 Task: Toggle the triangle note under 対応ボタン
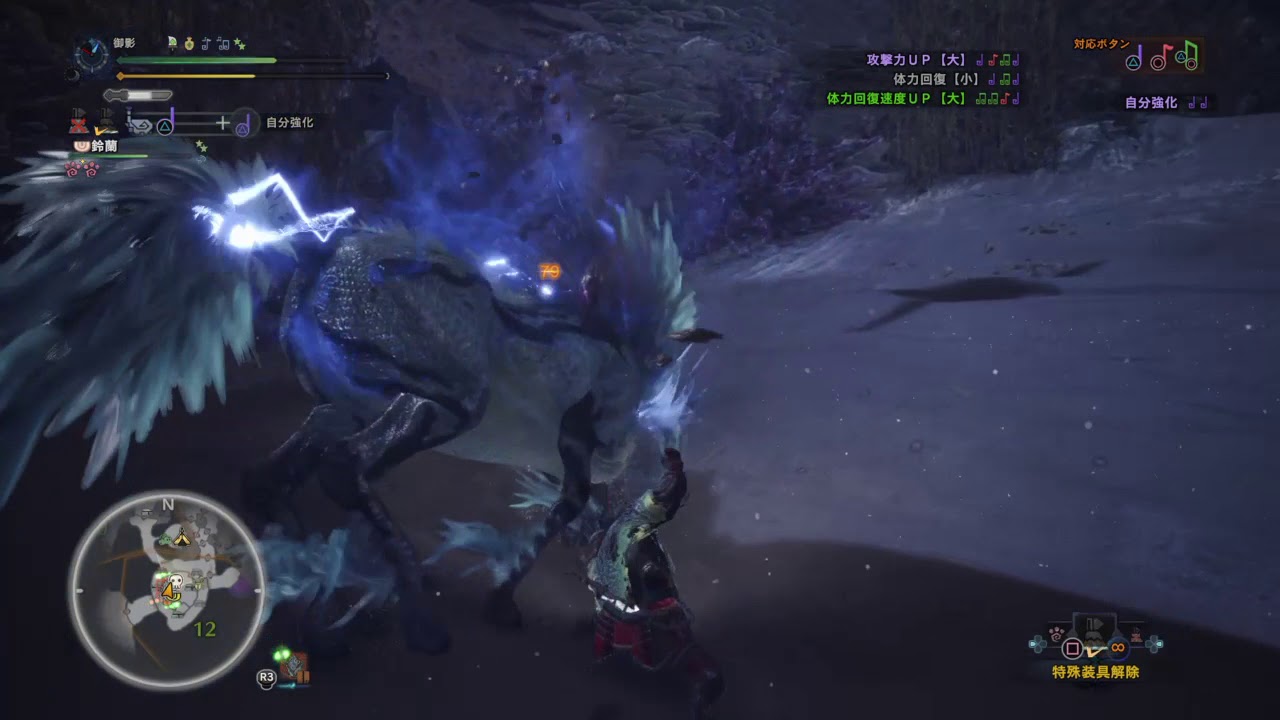point(1133,61)
